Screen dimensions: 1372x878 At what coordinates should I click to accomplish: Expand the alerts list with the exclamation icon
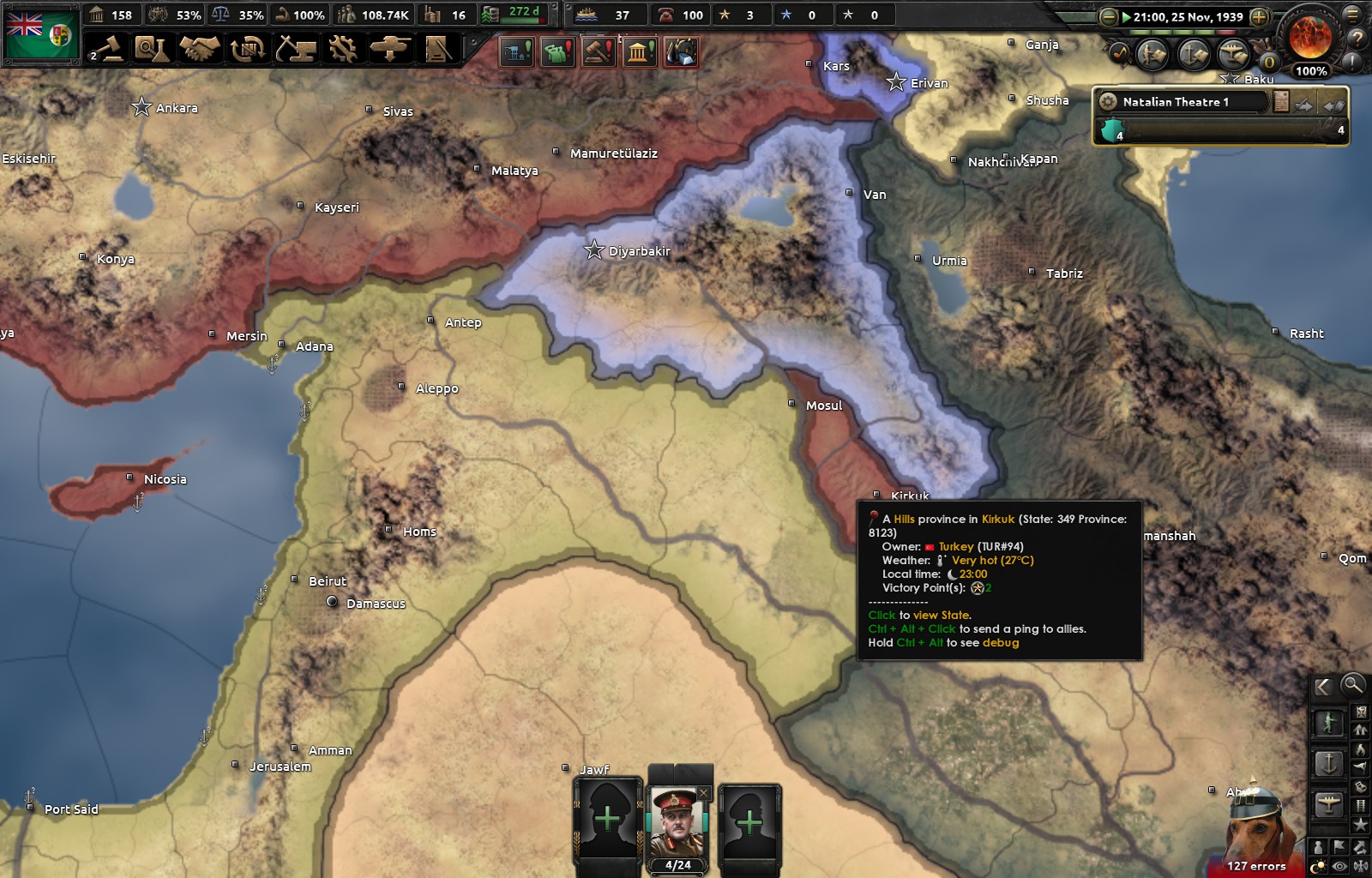tap(1351, 63)
